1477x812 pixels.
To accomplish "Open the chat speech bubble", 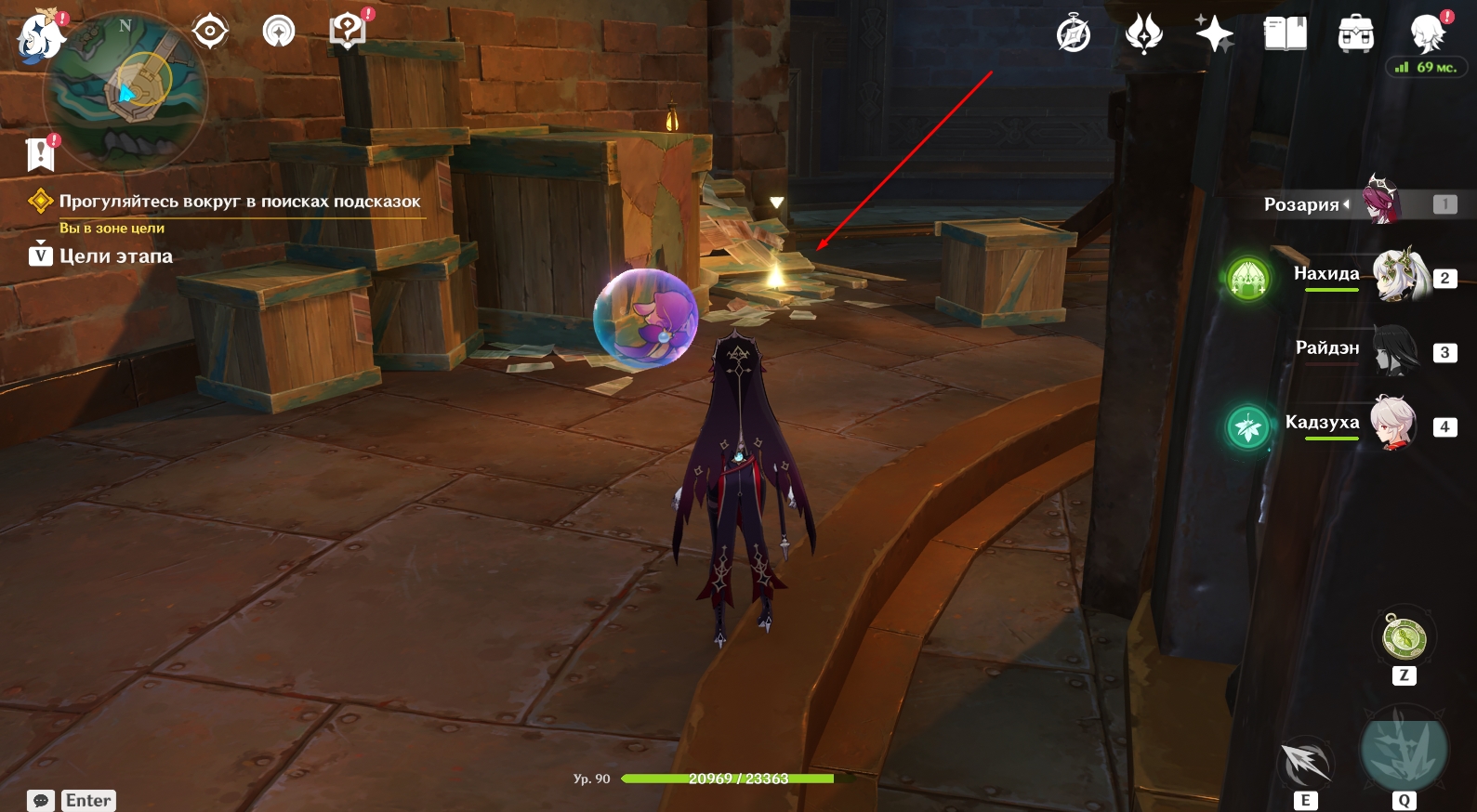I will point(41,801).
